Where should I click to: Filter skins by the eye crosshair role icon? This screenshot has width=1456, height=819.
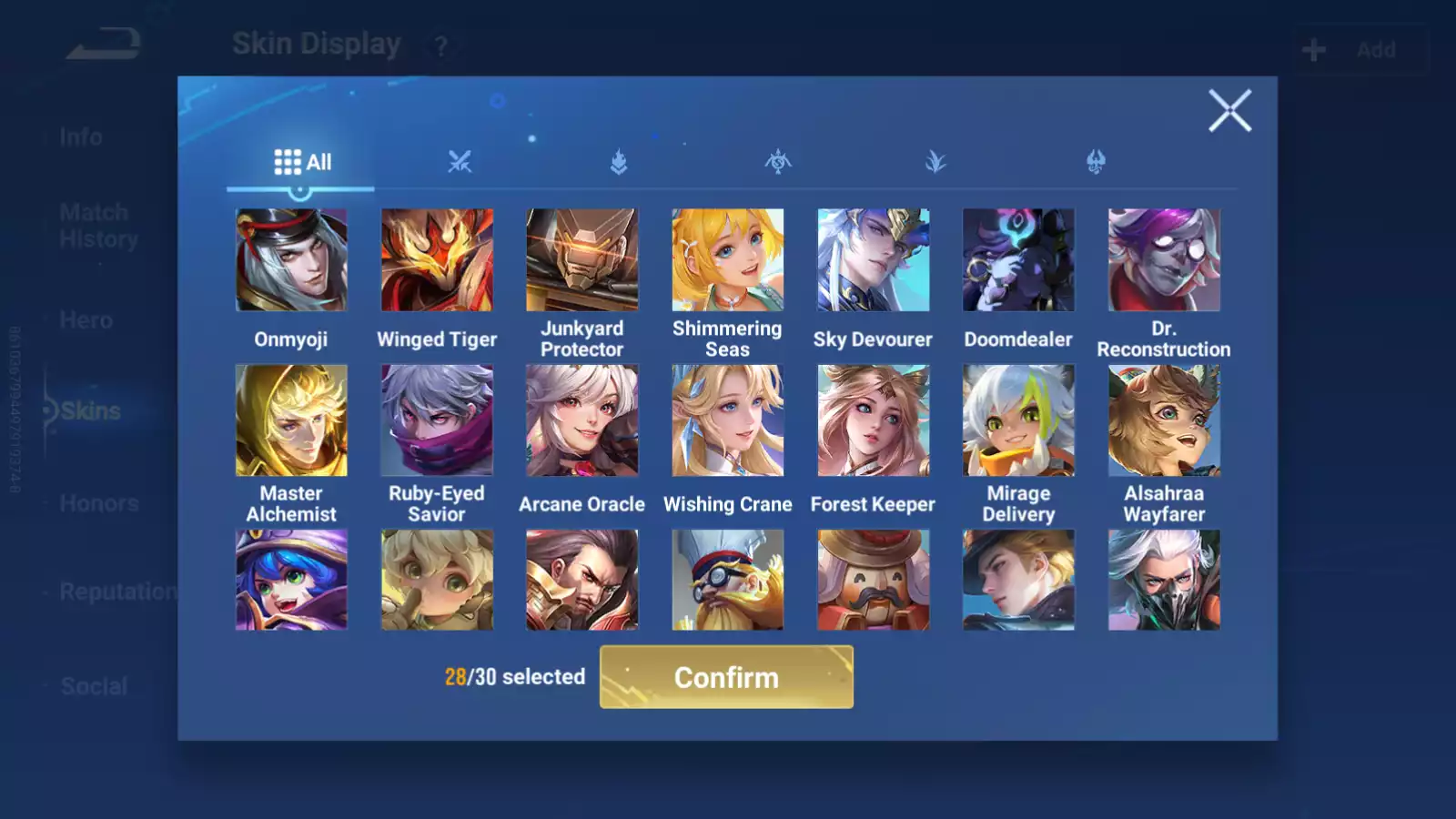click(x=778, y=162)
